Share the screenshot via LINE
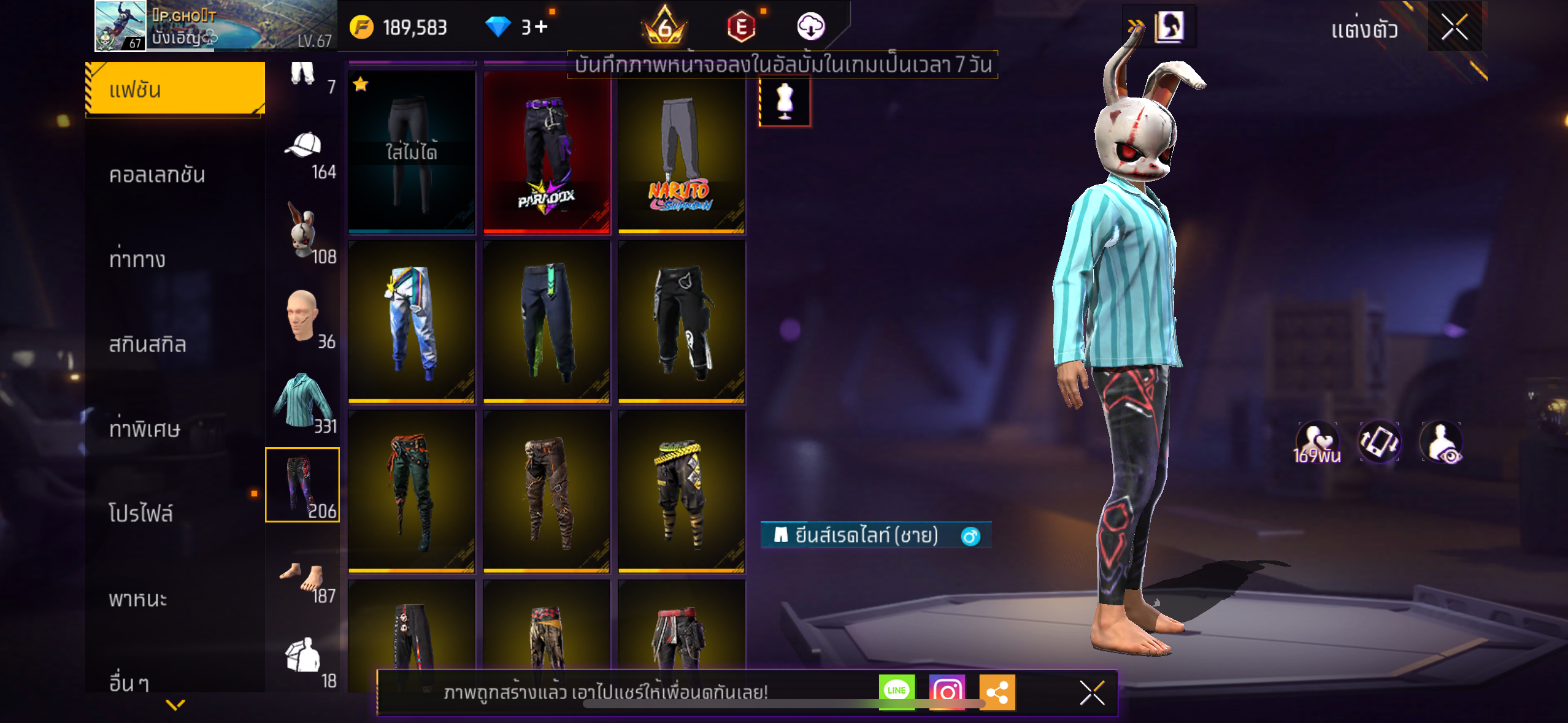Image resolution: width=1568 pixels, height=723 pixels. tap(896, 691)
